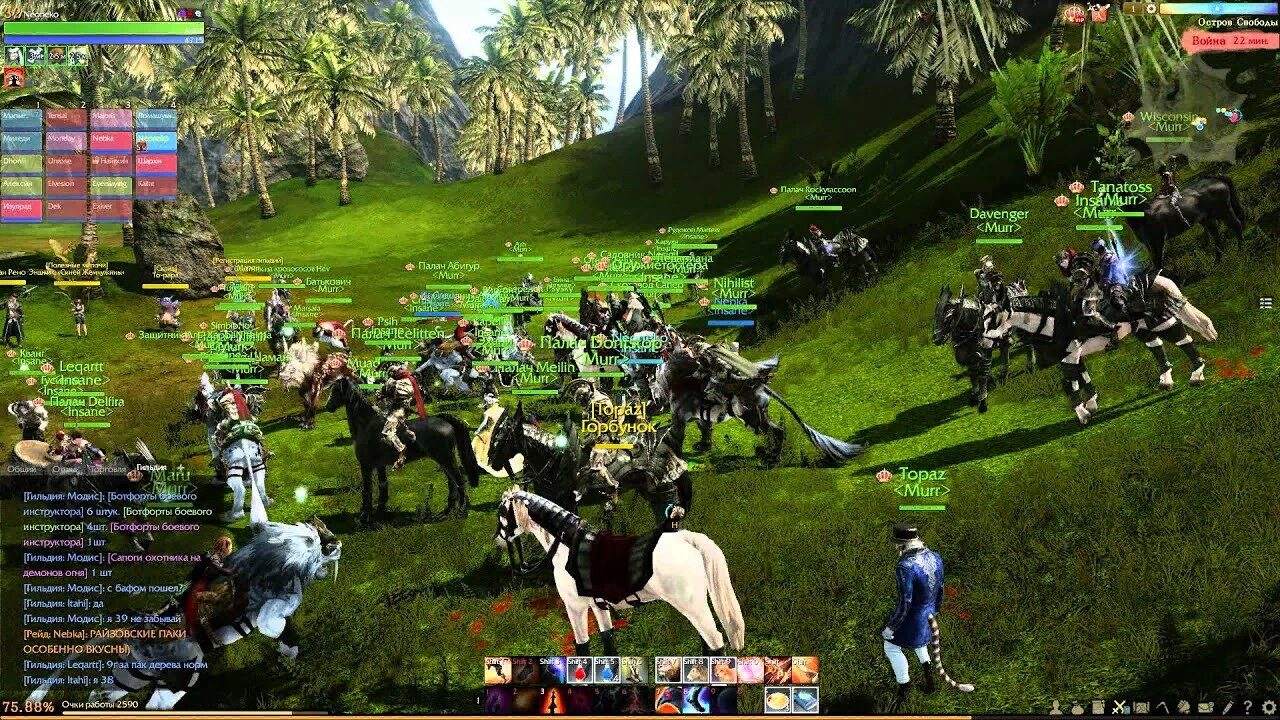This screenshot has height=720, width=1280.
Task: Open the mailbox icon
Action: (1206, 707)
